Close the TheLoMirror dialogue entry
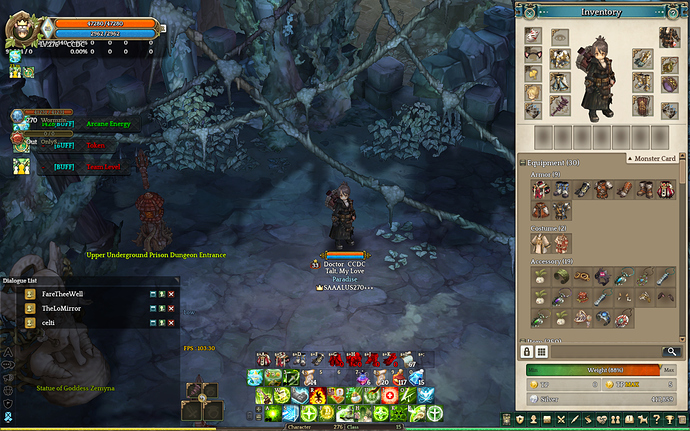The height and width of the screenshot is (431, 690). coord(171,308)
